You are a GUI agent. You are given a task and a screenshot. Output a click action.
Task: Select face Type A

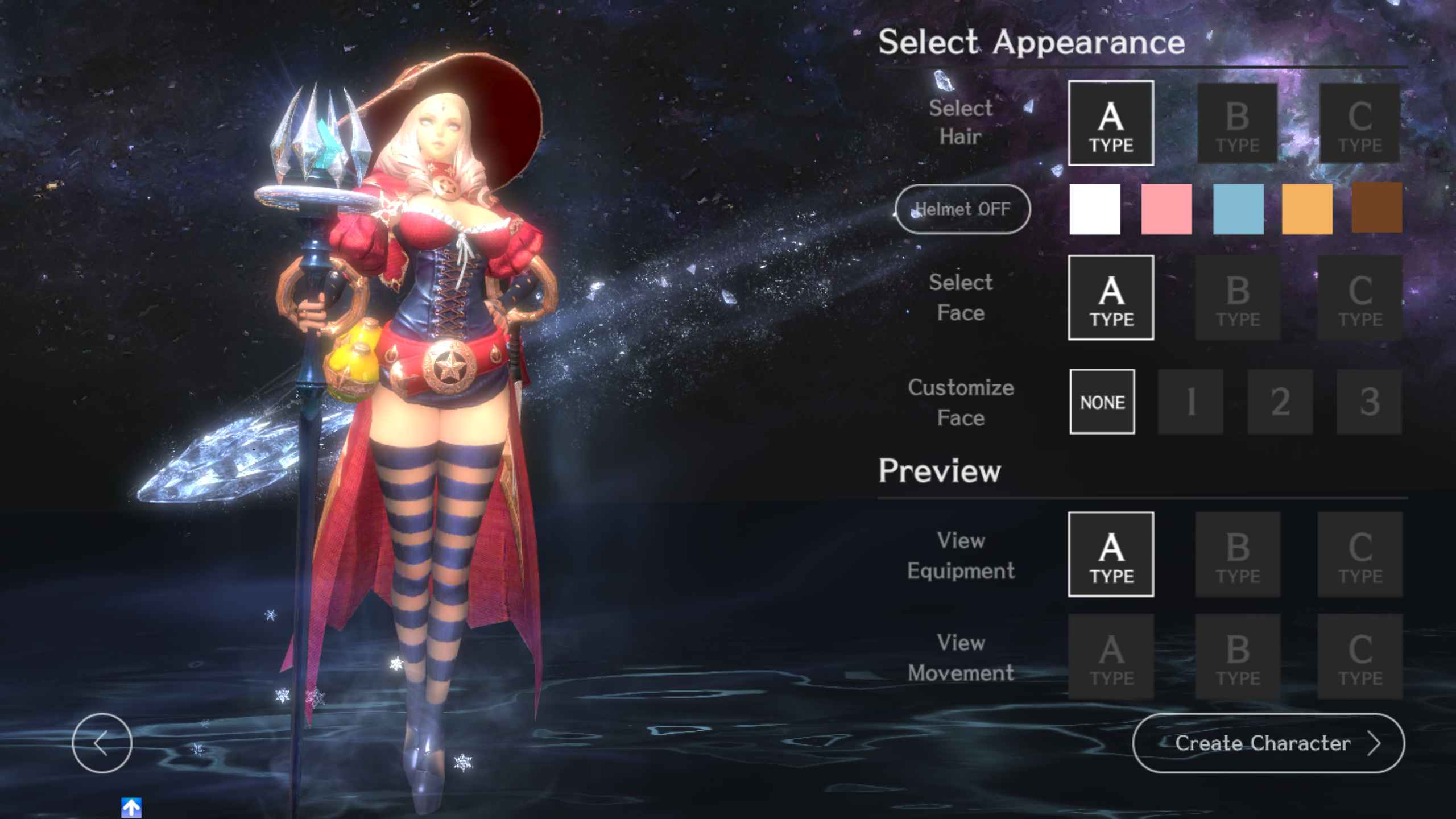(1111, 297)
